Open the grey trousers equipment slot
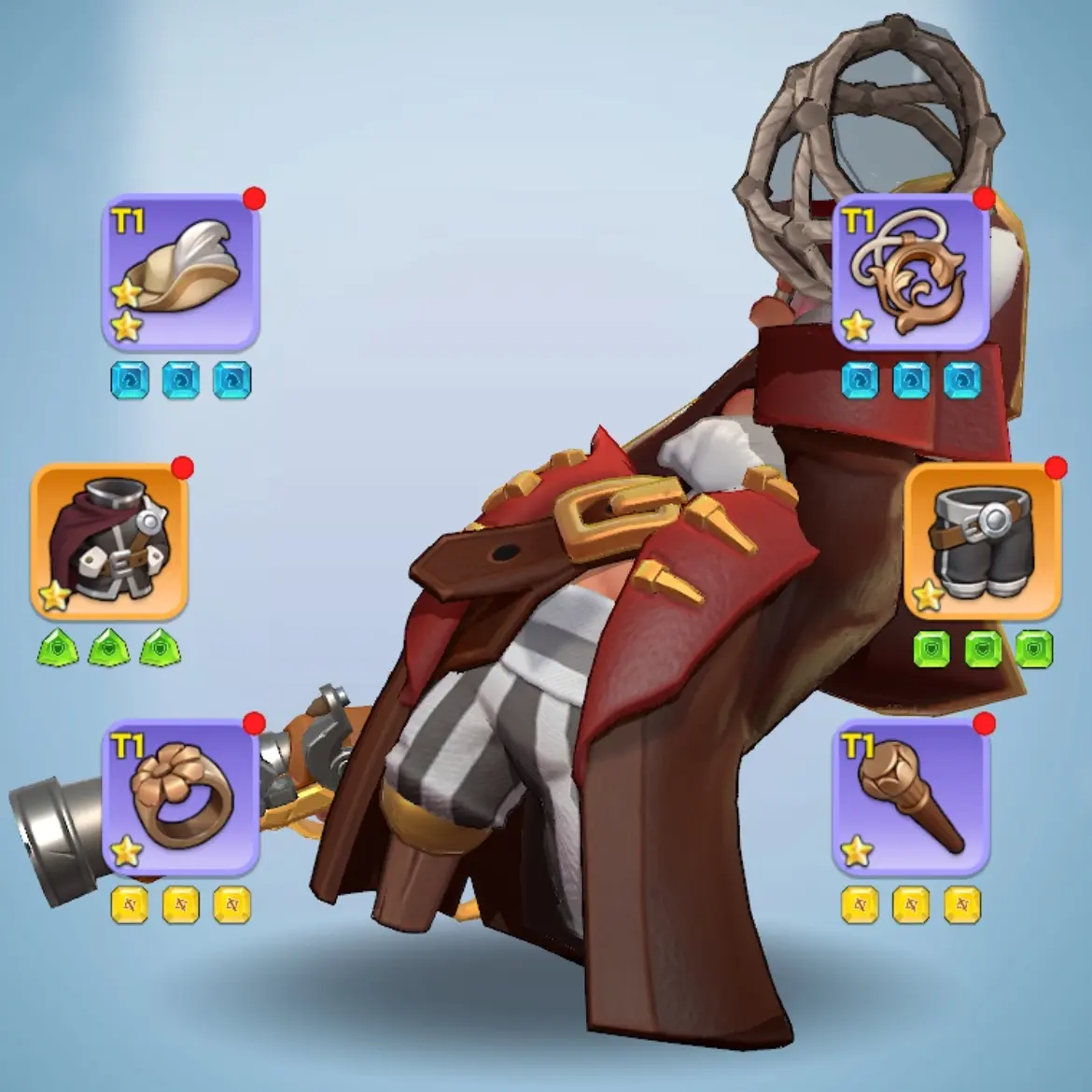The height and width of the screenshot is (1092, 1092). [983, 542]
